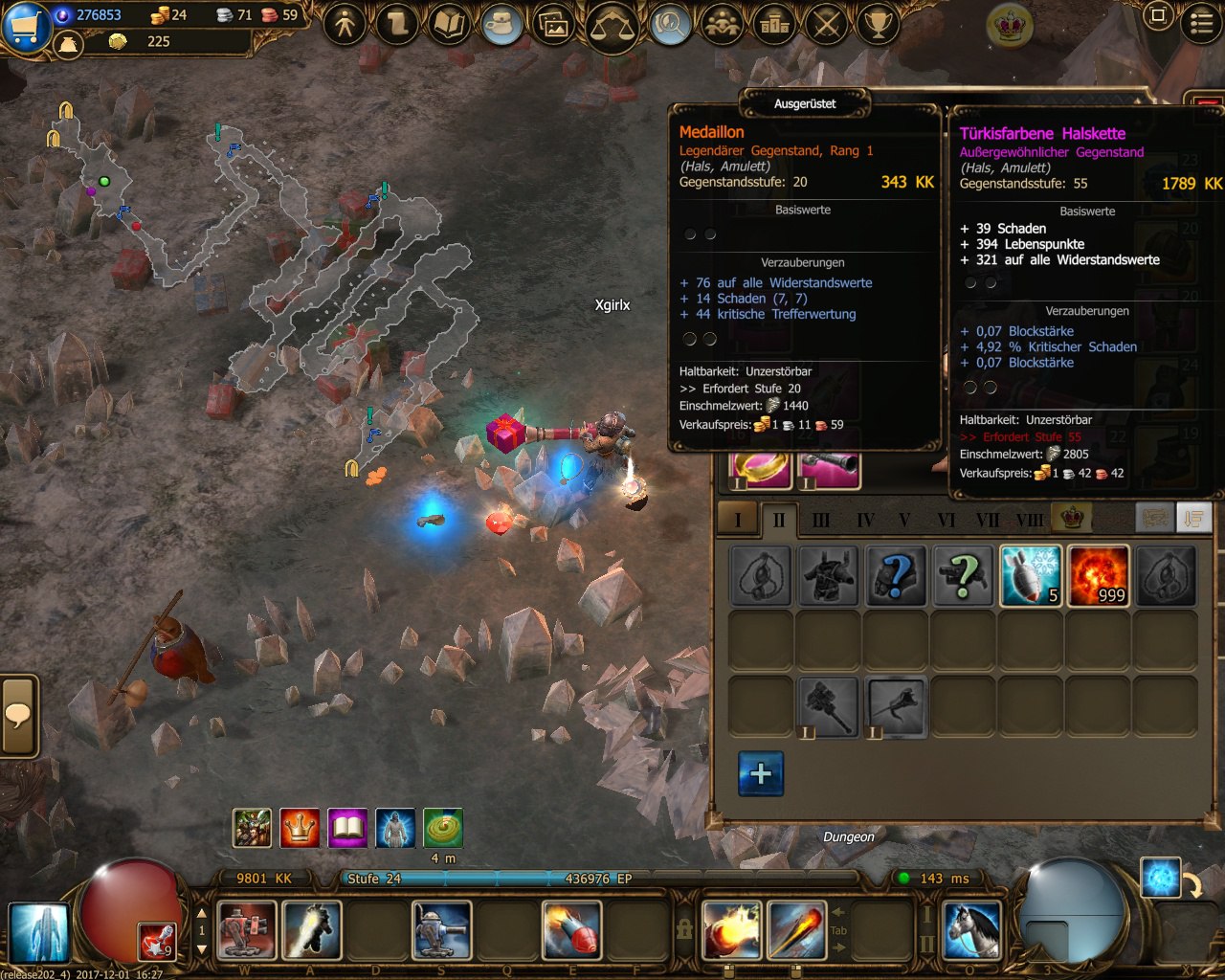The image size is (1225, 980).
Task: Open the crown premium inventory tab
Action: point(1072,518)
